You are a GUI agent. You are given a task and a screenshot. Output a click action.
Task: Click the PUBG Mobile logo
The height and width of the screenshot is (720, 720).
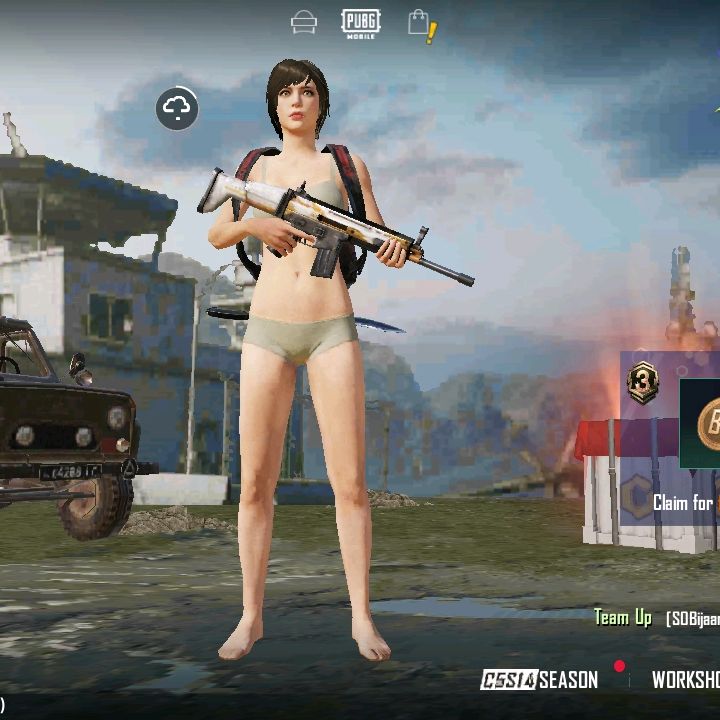click(360, 22)
